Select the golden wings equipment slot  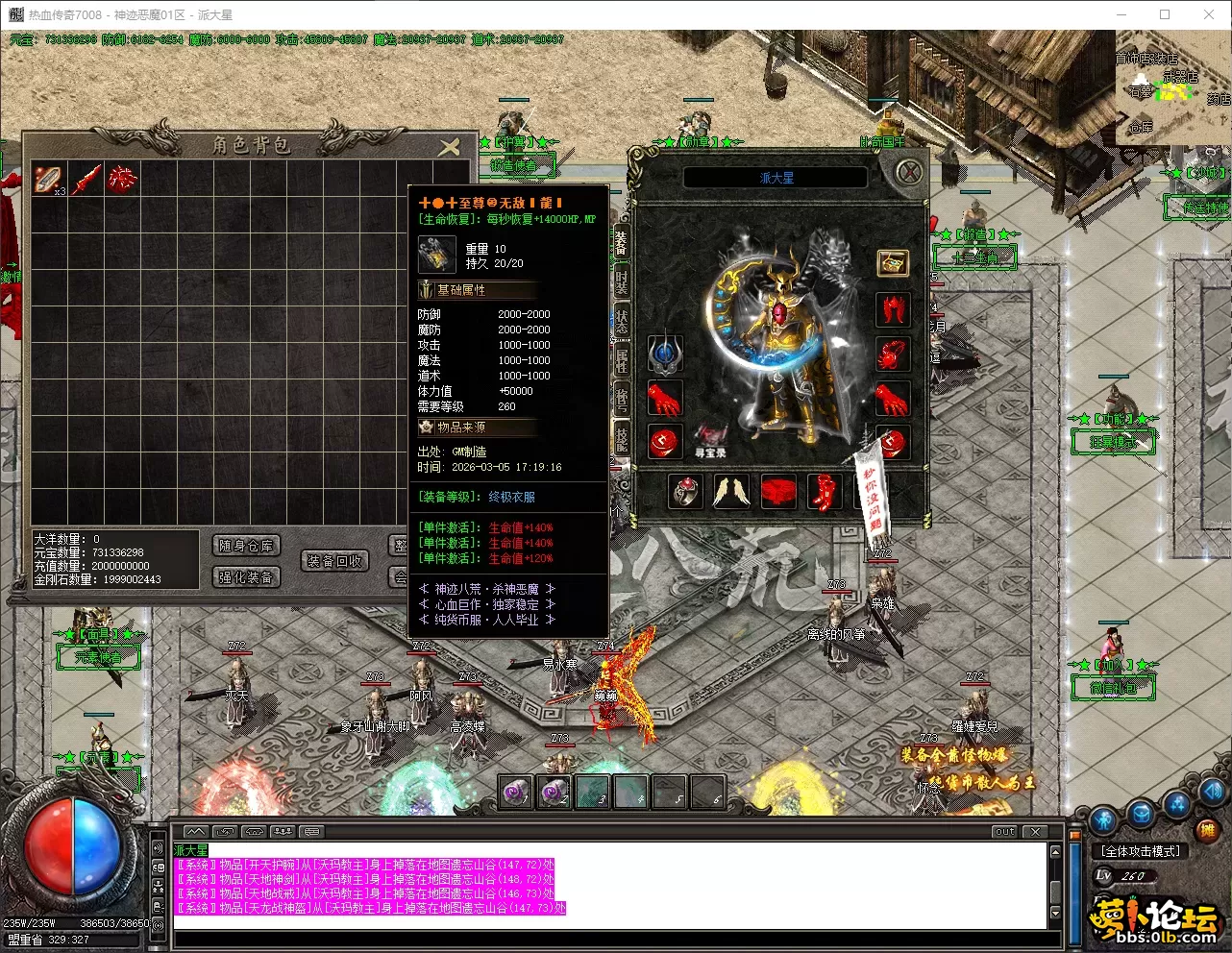pyautogui.click(x=731, y=492)
